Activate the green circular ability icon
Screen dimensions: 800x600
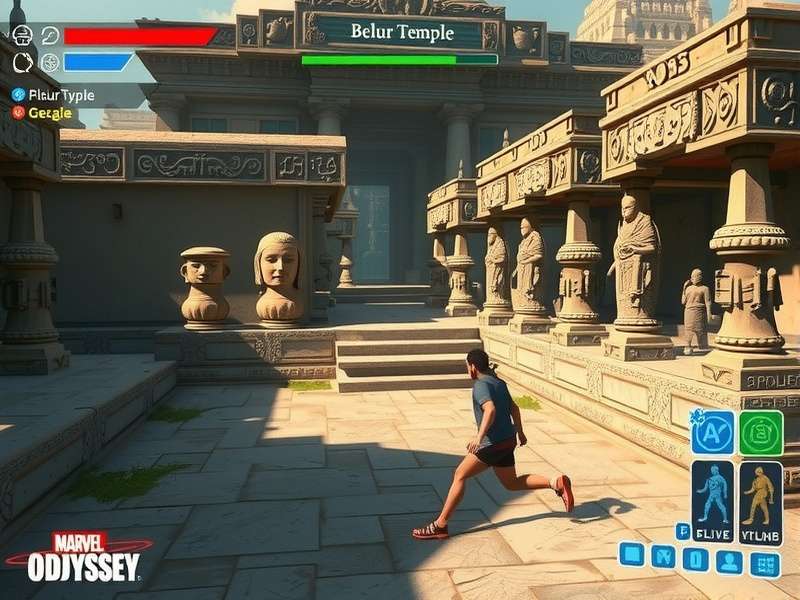coord(762,433)
